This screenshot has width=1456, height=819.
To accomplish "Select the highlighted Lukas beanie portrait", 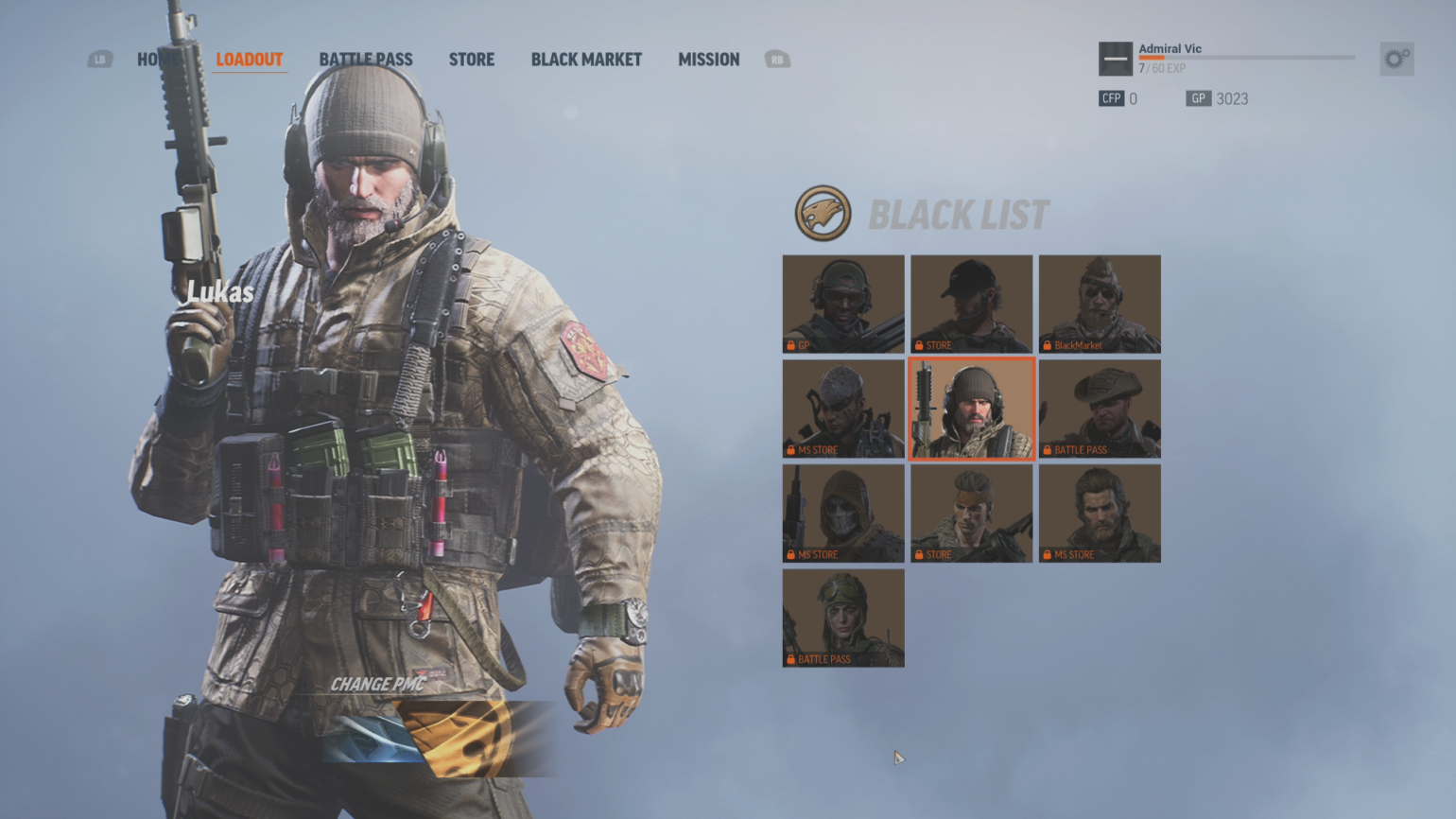I will [971, 409].
